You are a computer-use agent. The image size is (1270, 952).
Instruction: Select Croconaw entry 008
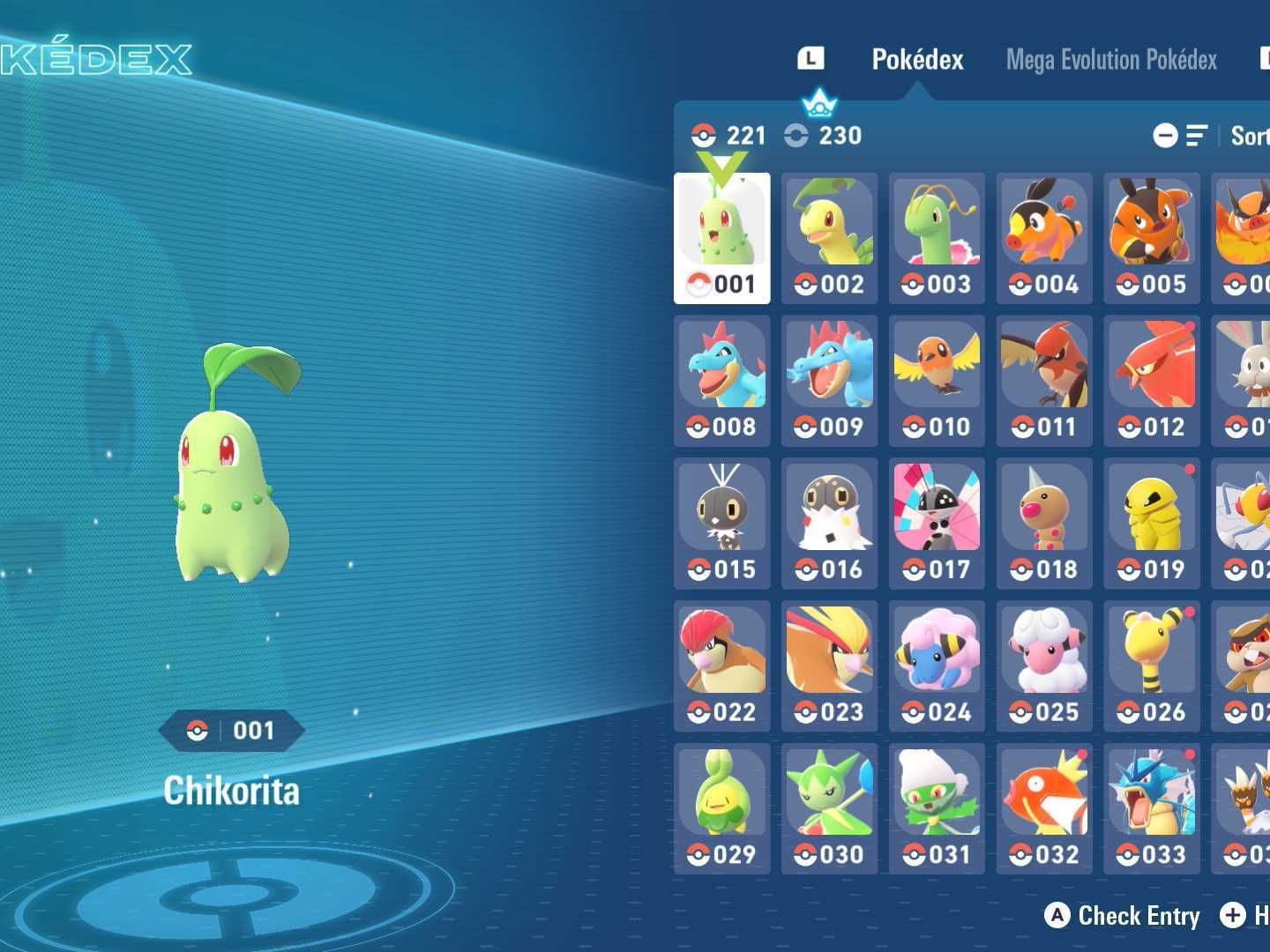(721, 381)
